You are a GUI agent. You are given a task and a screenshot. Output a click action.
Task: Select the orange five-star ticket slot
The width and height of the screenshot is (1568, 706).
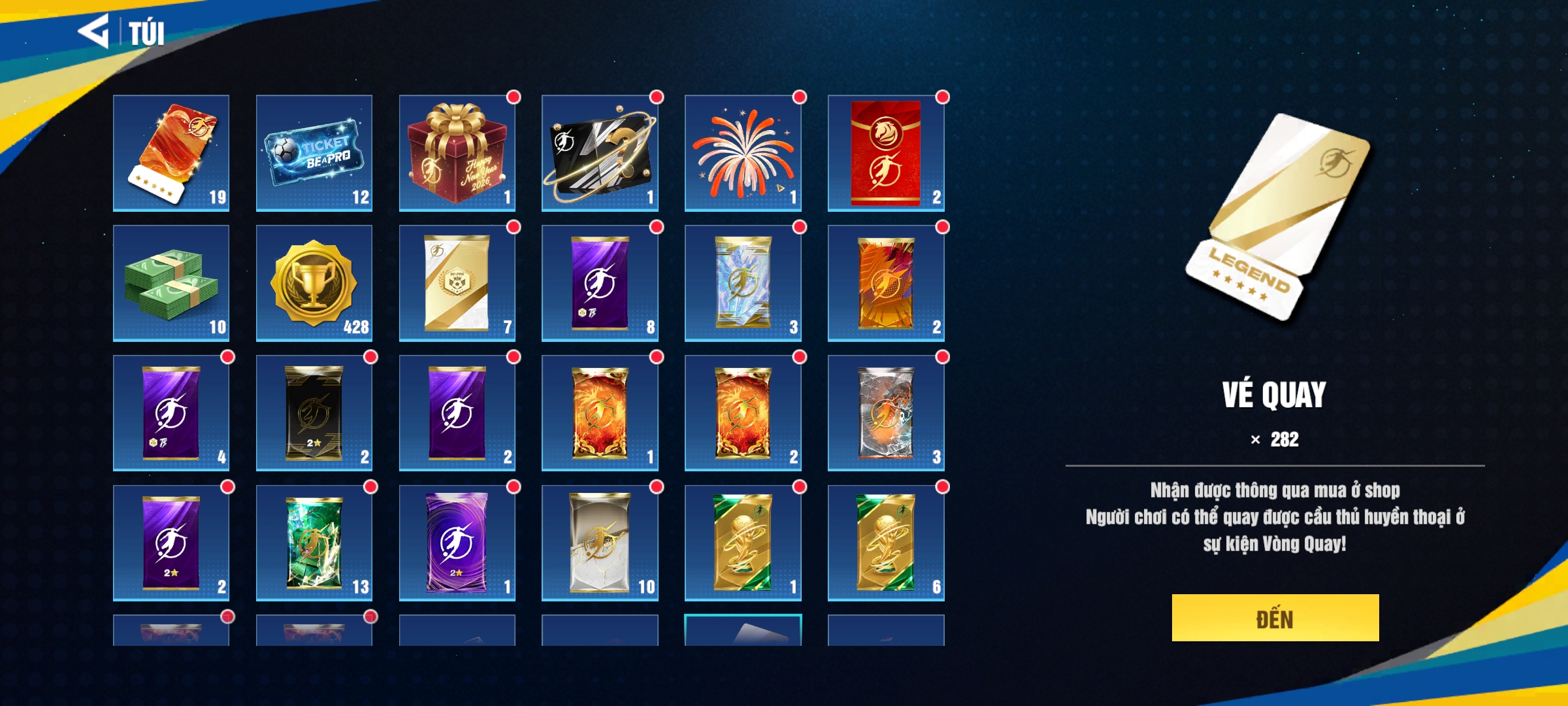pos(171,153)
